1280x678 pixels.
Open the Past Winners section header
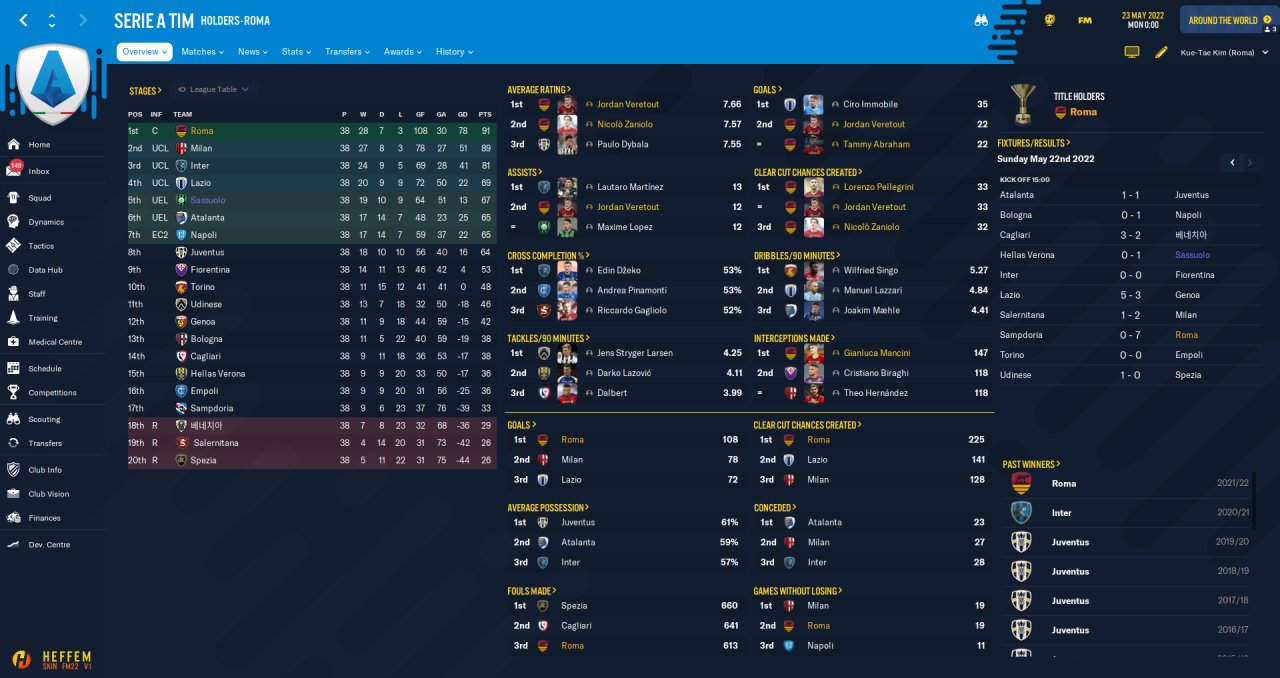pyautogui.click(x=1032, y=464)
